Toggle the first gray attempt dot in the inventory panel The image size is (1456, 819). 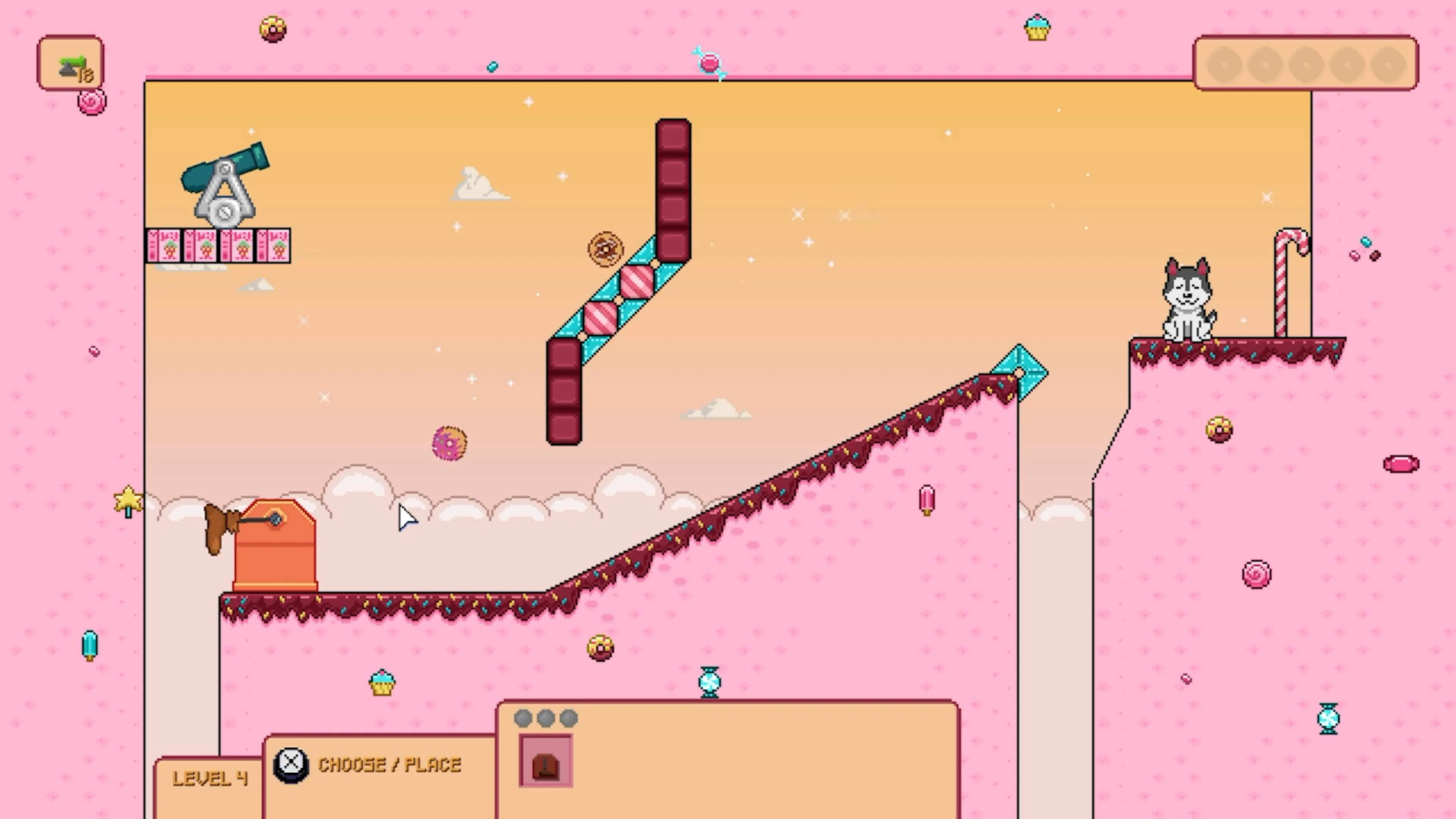tap(523, 719)
